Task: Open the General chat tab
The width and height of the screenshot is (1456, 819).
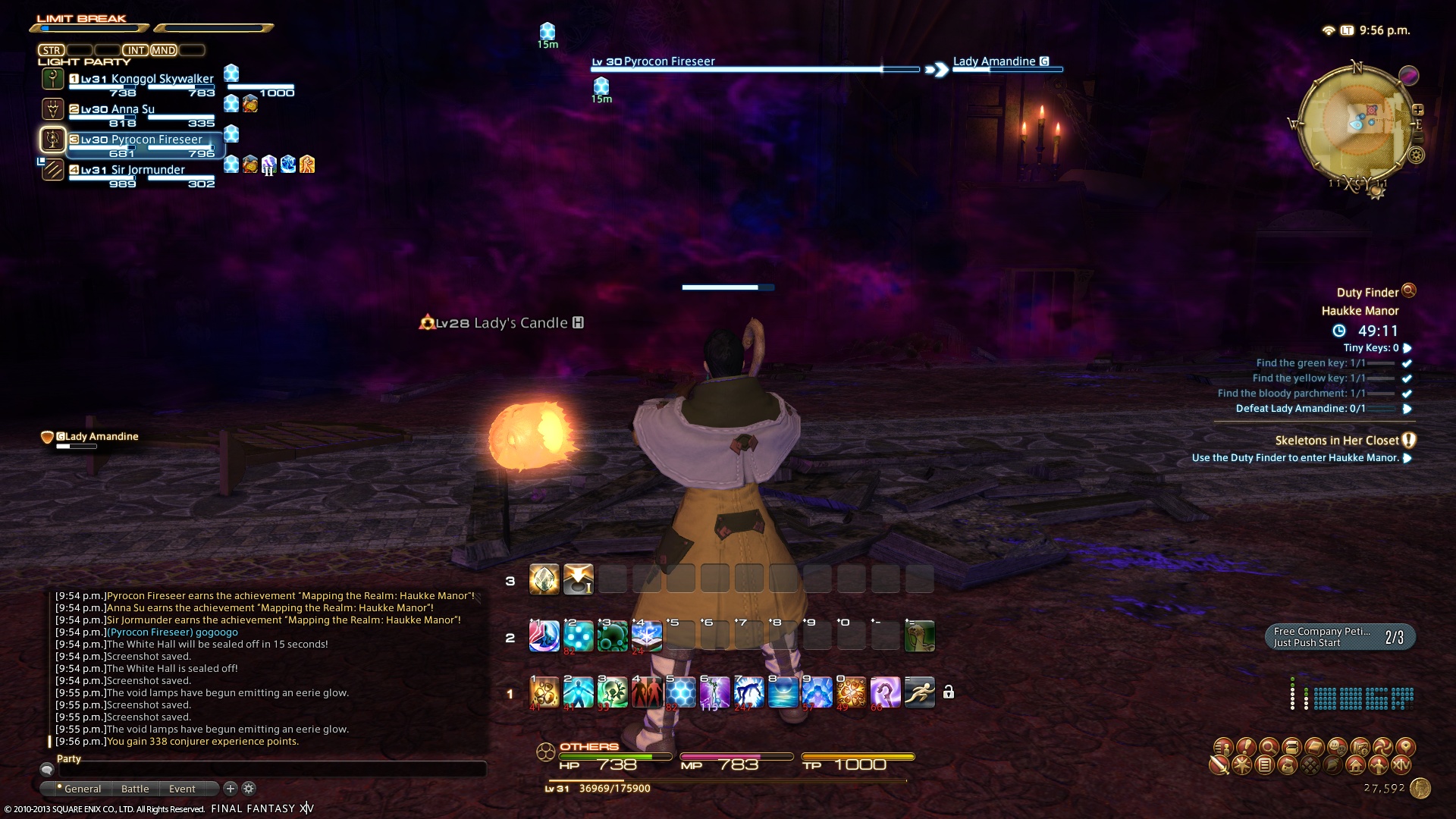Action: 82,789
